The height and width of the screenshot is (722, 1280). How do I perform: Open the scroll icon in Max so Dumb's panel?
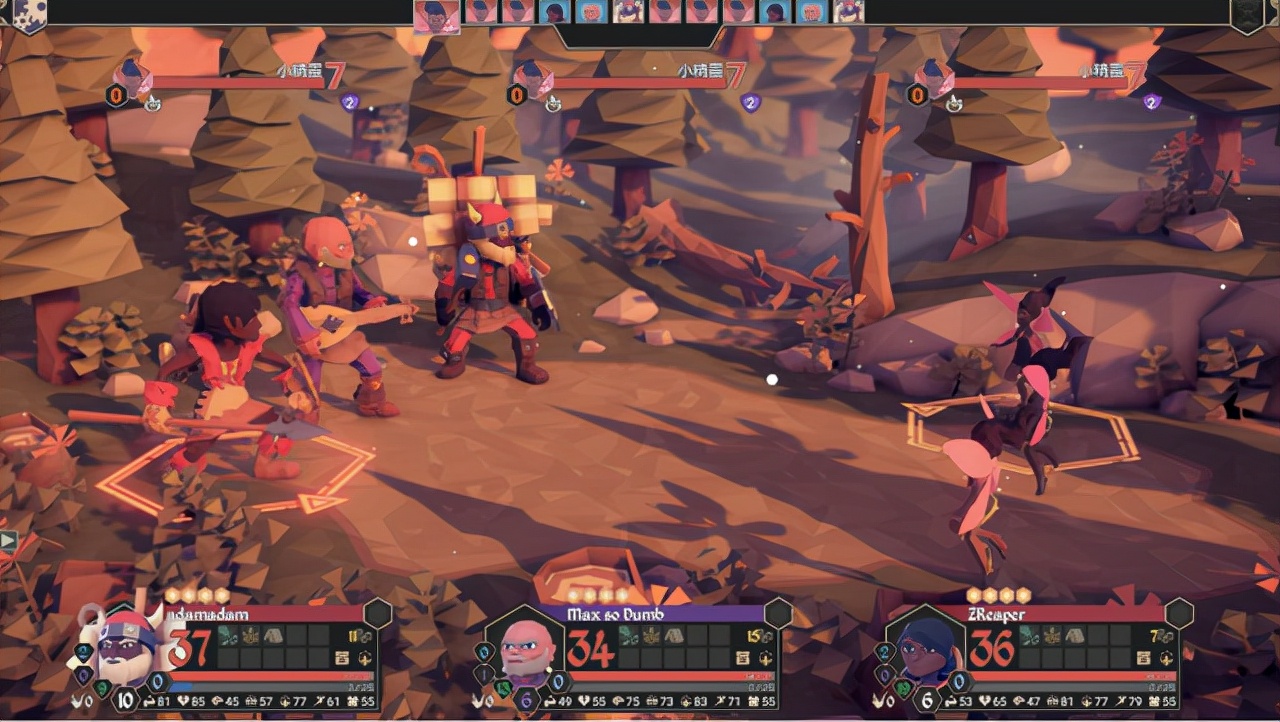point(742,658)
